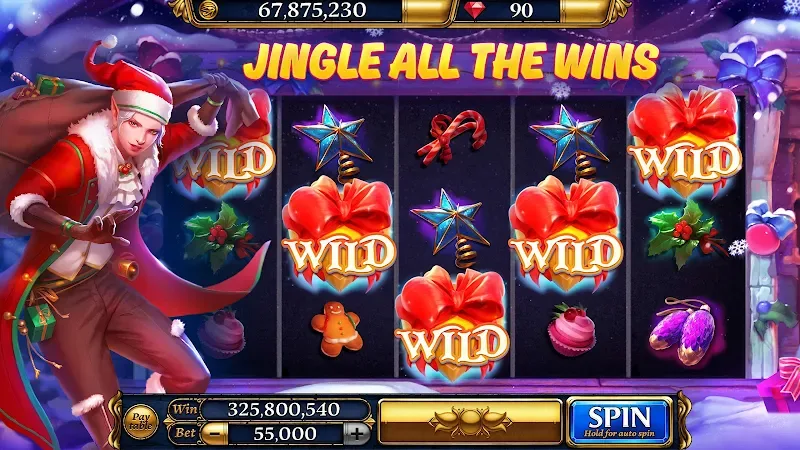Open the Pay table
The image size is (800, 450).
(x=139, y=421)
